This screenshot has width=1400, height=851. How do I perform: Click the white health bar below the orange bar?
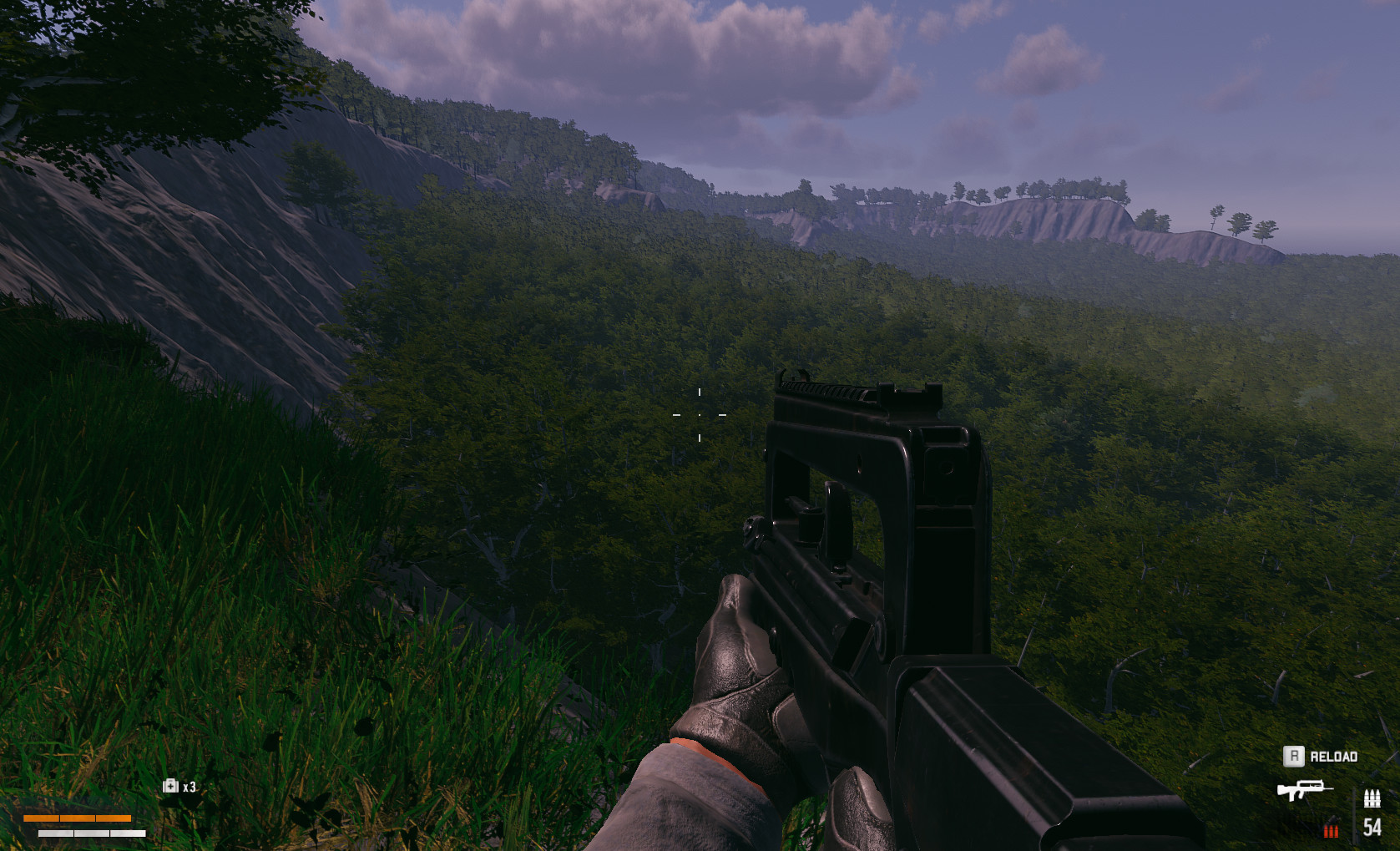pos(92,833)
